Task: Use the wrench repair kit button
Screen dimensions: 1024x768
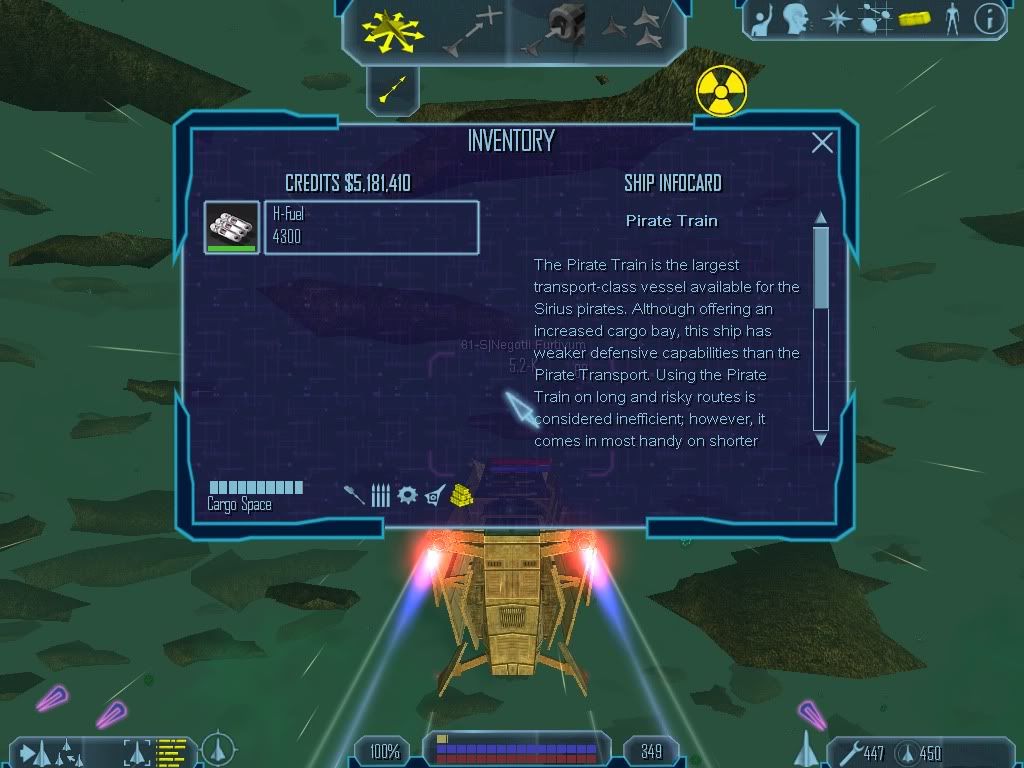Action: click(x=846, y=752)
